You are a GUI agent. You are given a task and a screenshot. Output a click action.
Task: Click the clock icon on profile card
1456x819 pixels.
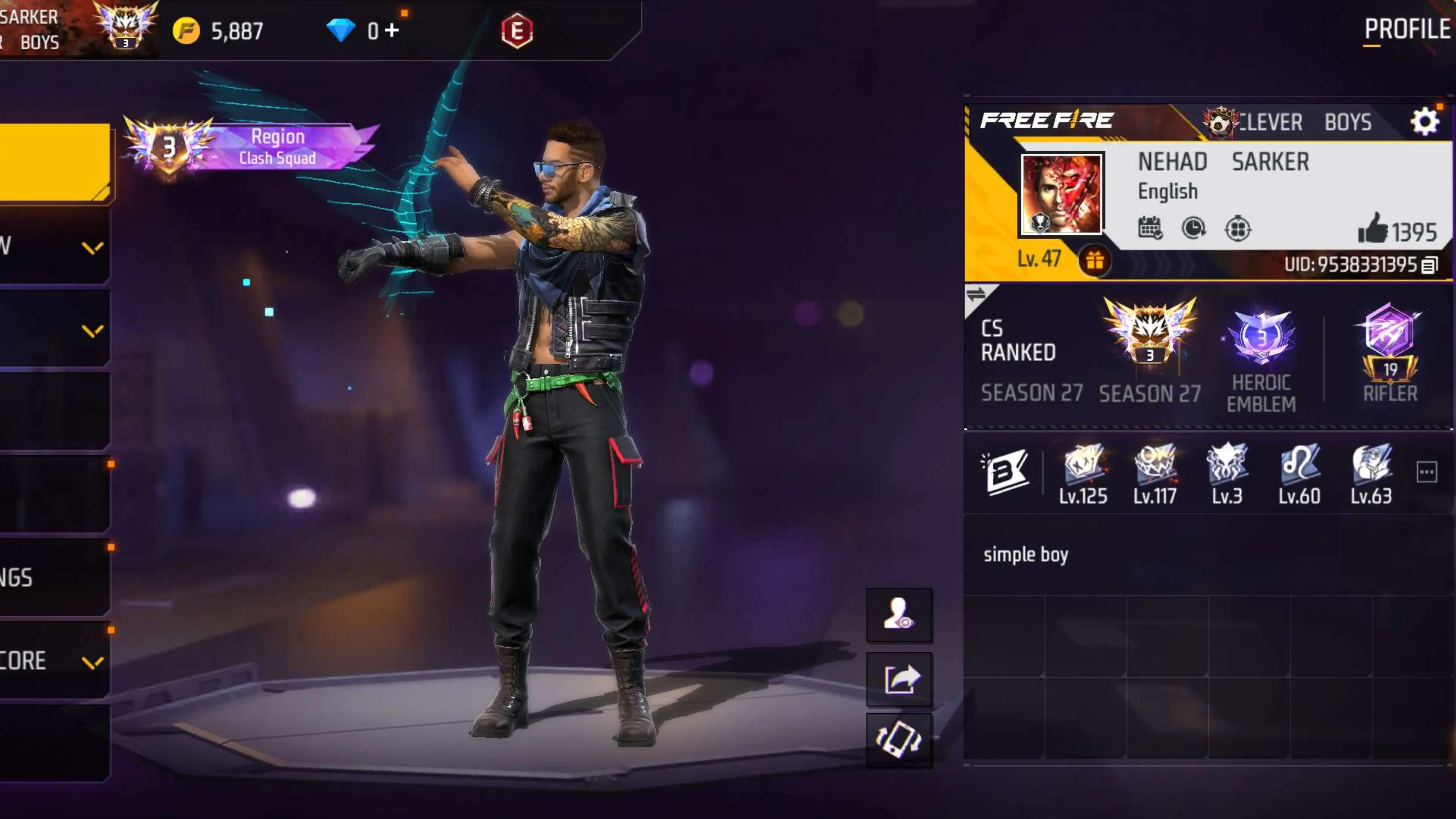pos(1193,228)
